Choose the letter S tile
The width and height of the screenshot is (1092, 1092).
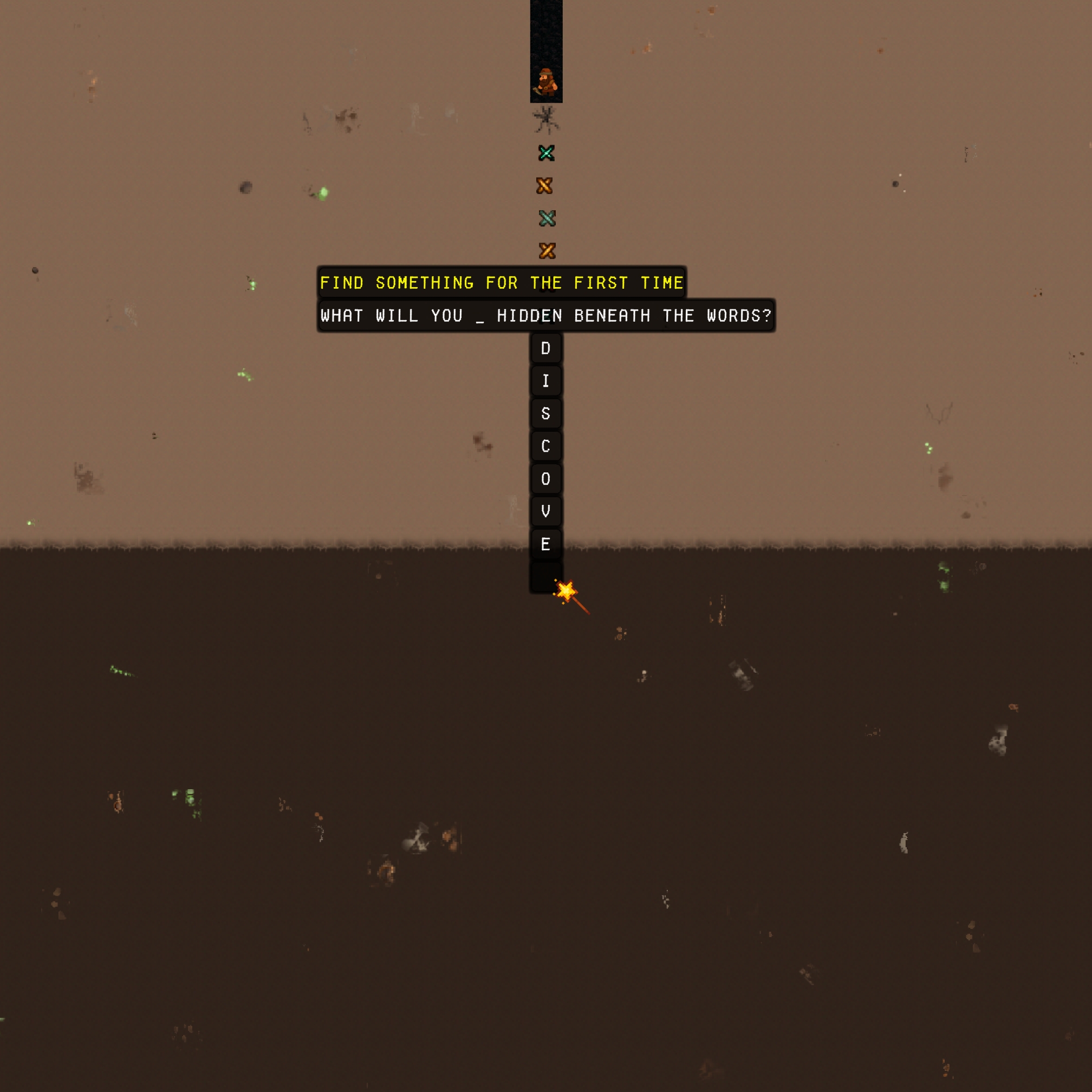pyautogui.click(x=545, y=414)
